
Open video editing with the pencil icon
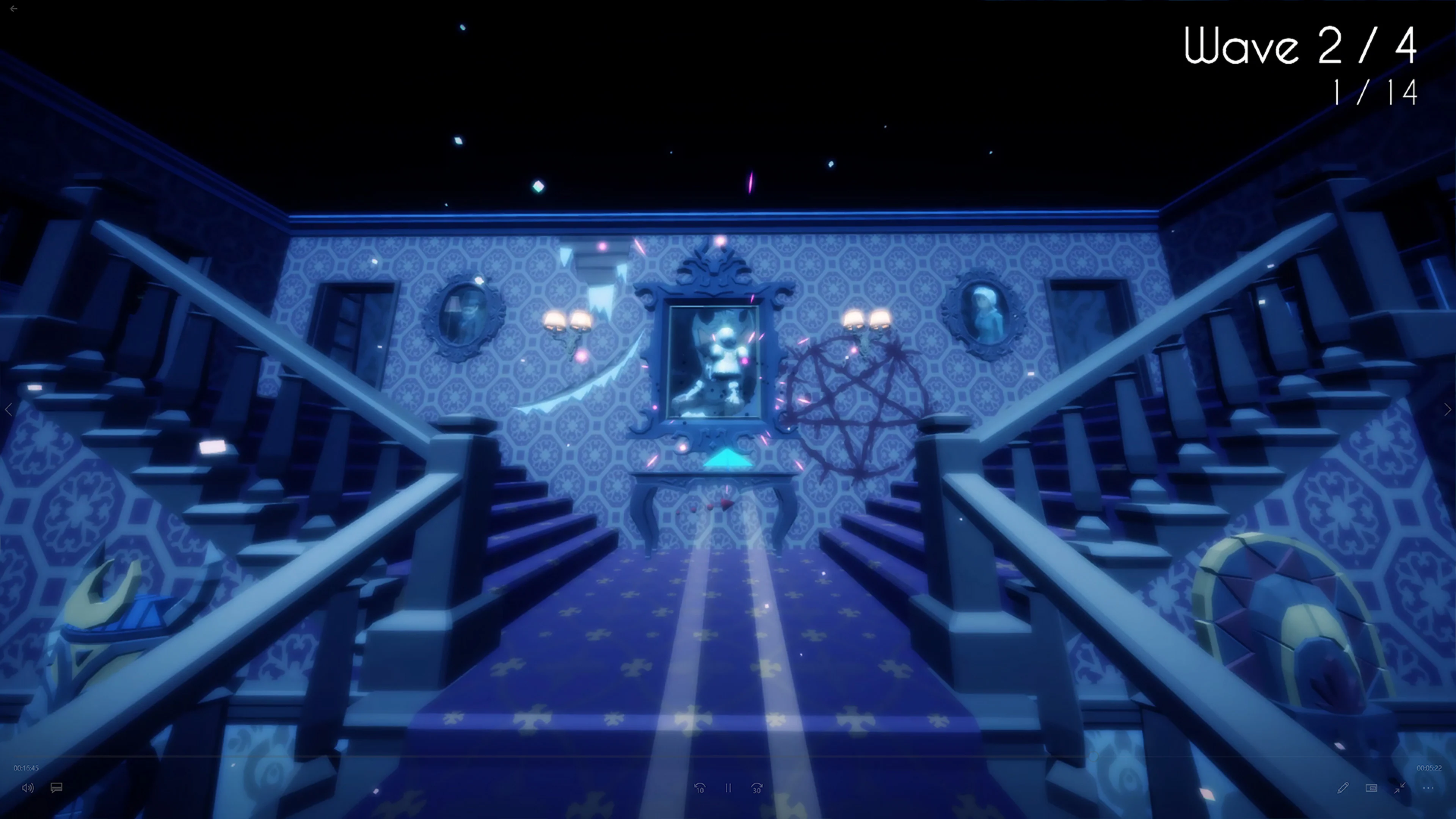[1343, 789]
